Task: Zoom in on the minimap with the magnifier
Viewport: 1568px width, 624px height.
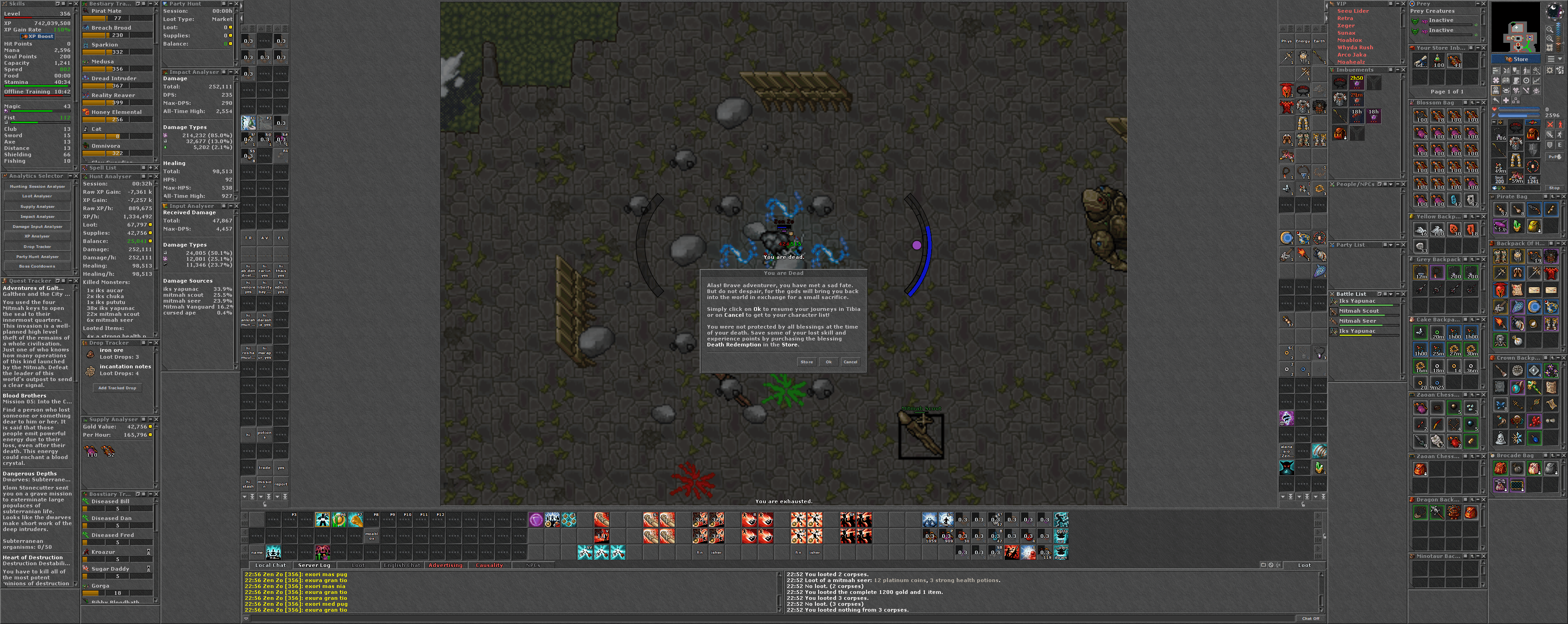Action: (1550, 38)
